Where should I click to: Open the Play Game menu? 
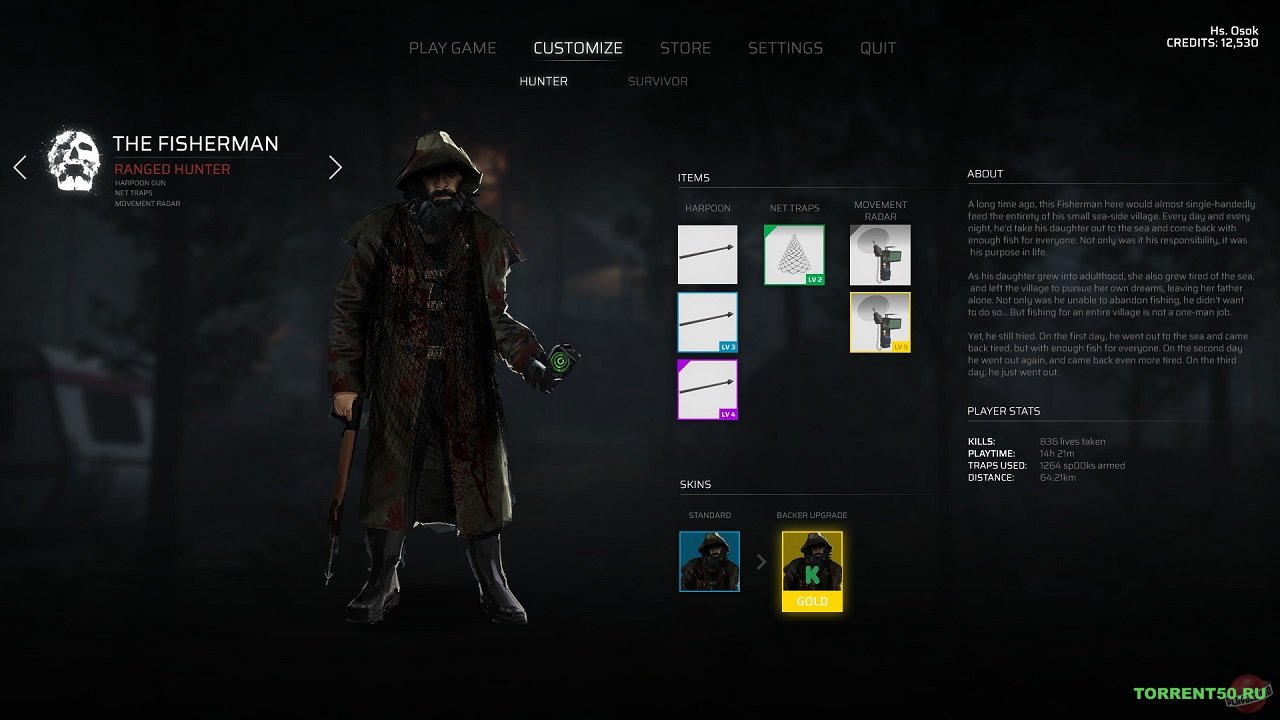(x=452, y=48)
